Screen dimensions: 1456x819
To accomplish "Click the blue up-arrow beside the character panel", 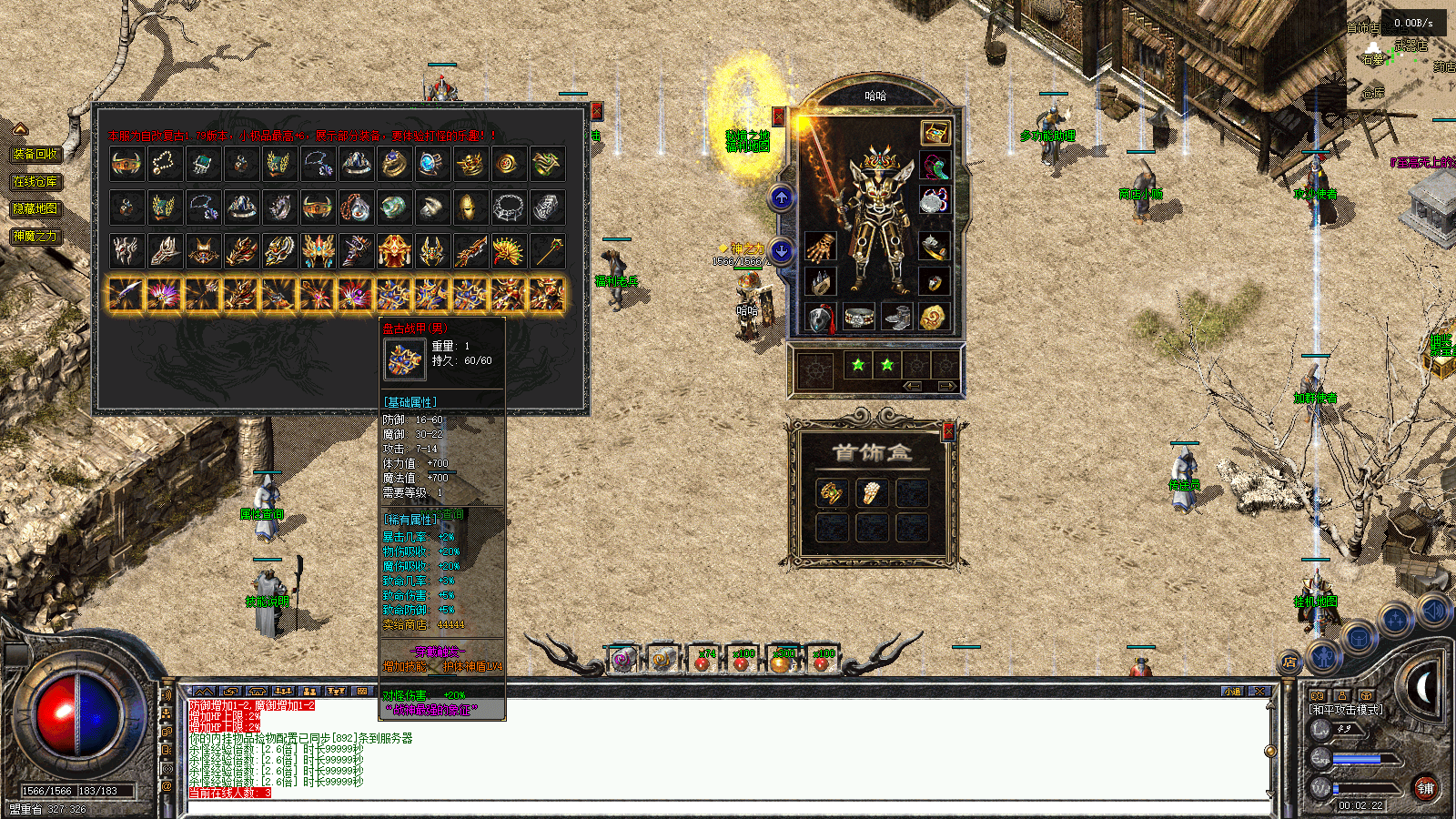I will point(781,197).
